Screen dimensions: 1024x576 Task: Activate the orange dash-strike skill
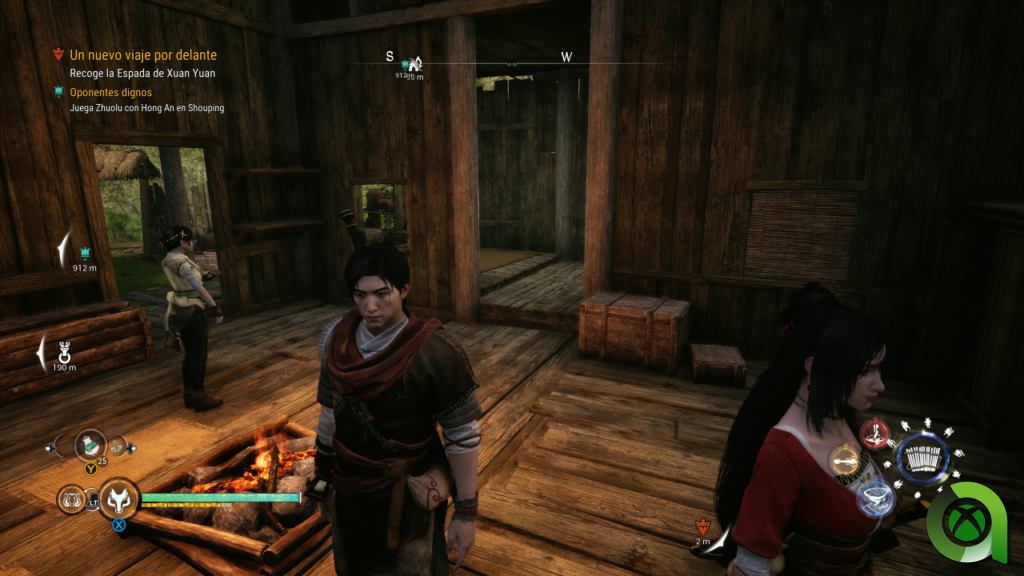tap(845, 461)
